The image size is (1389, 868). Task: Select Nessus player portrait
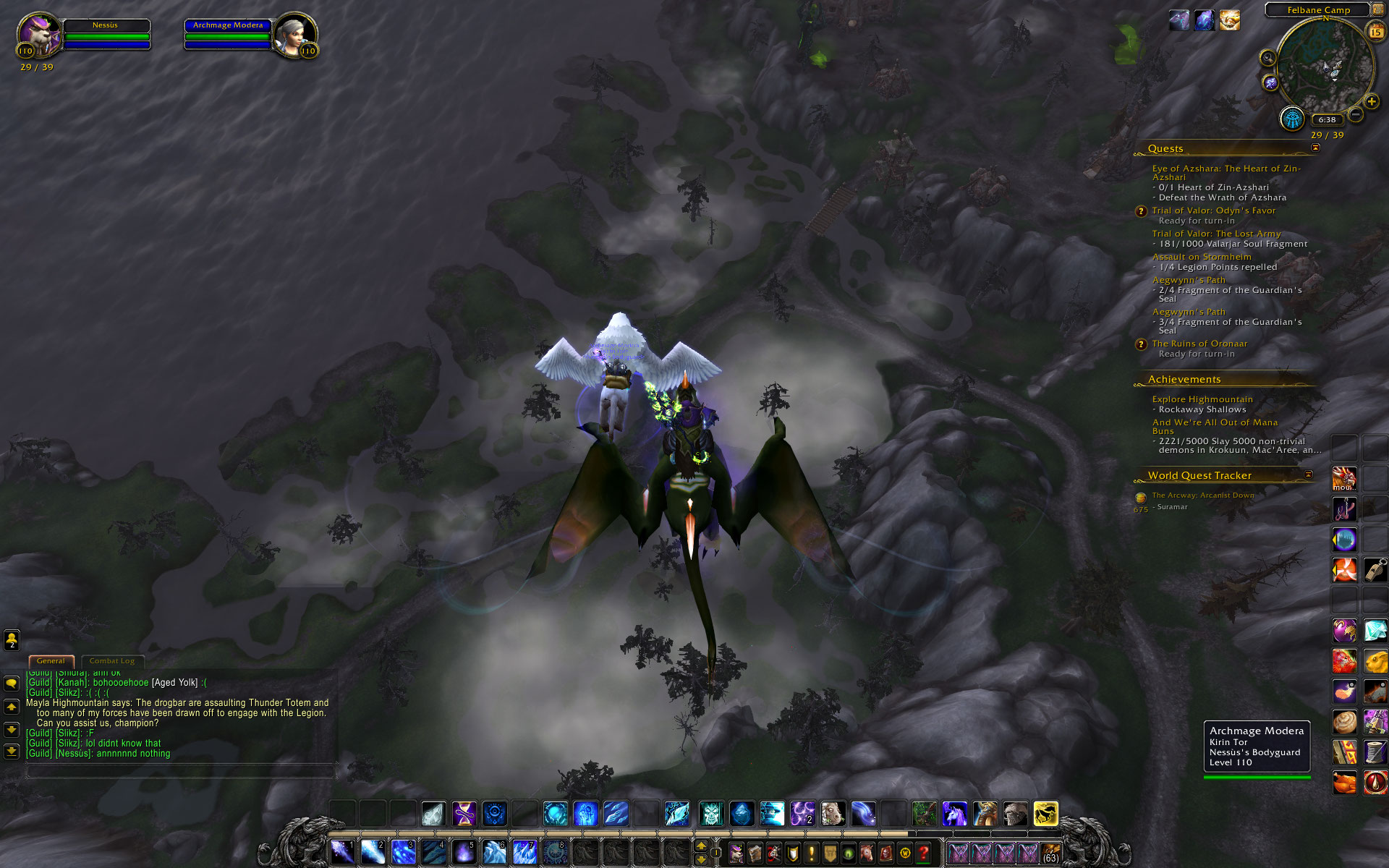38,35
